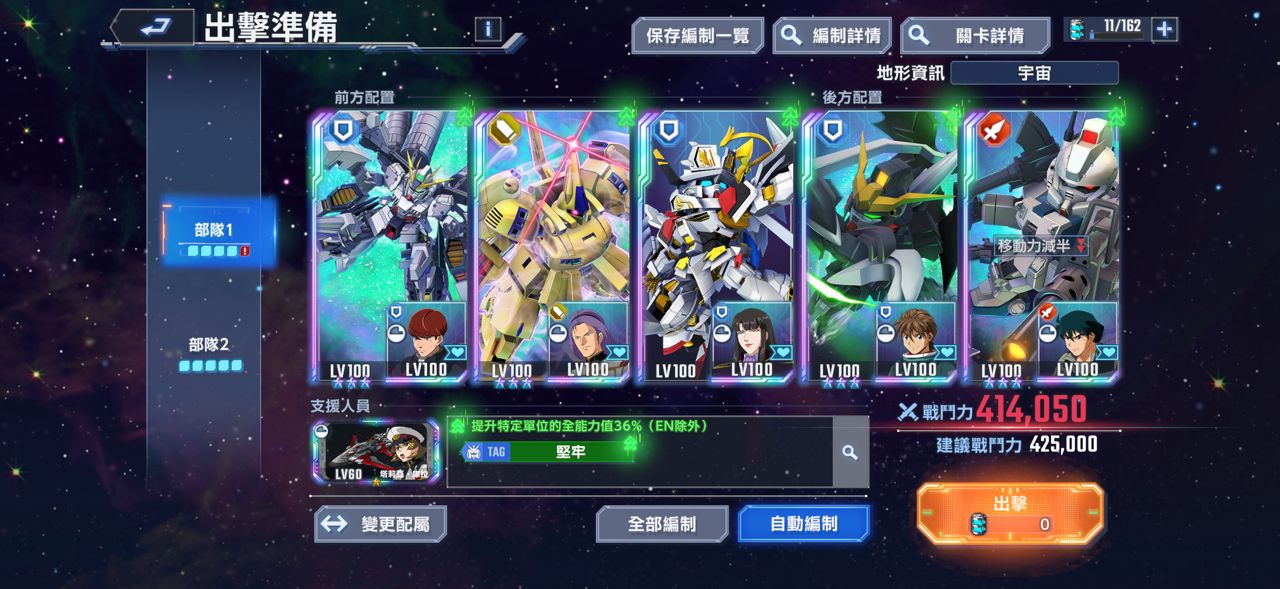Switch to 部隊2 squad tab
Image resolution: width=1280 pixels, height=589 pixels.
click(x=210, y=352)
